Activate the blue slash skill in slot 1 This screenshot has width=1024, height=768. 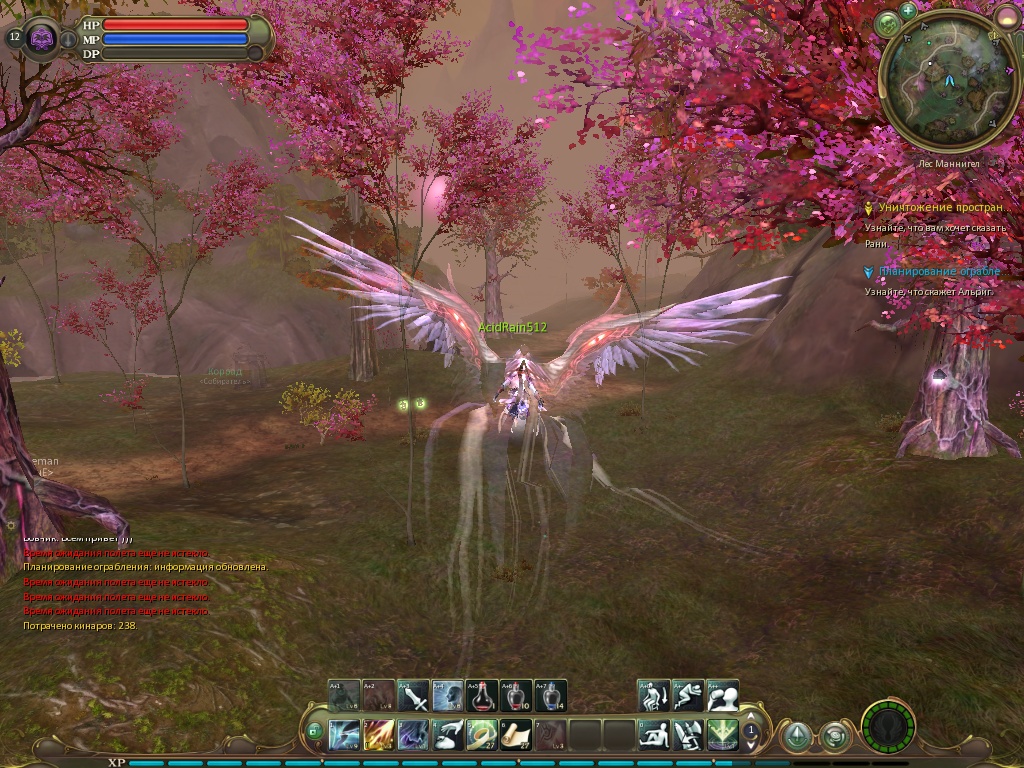(345, 735)
